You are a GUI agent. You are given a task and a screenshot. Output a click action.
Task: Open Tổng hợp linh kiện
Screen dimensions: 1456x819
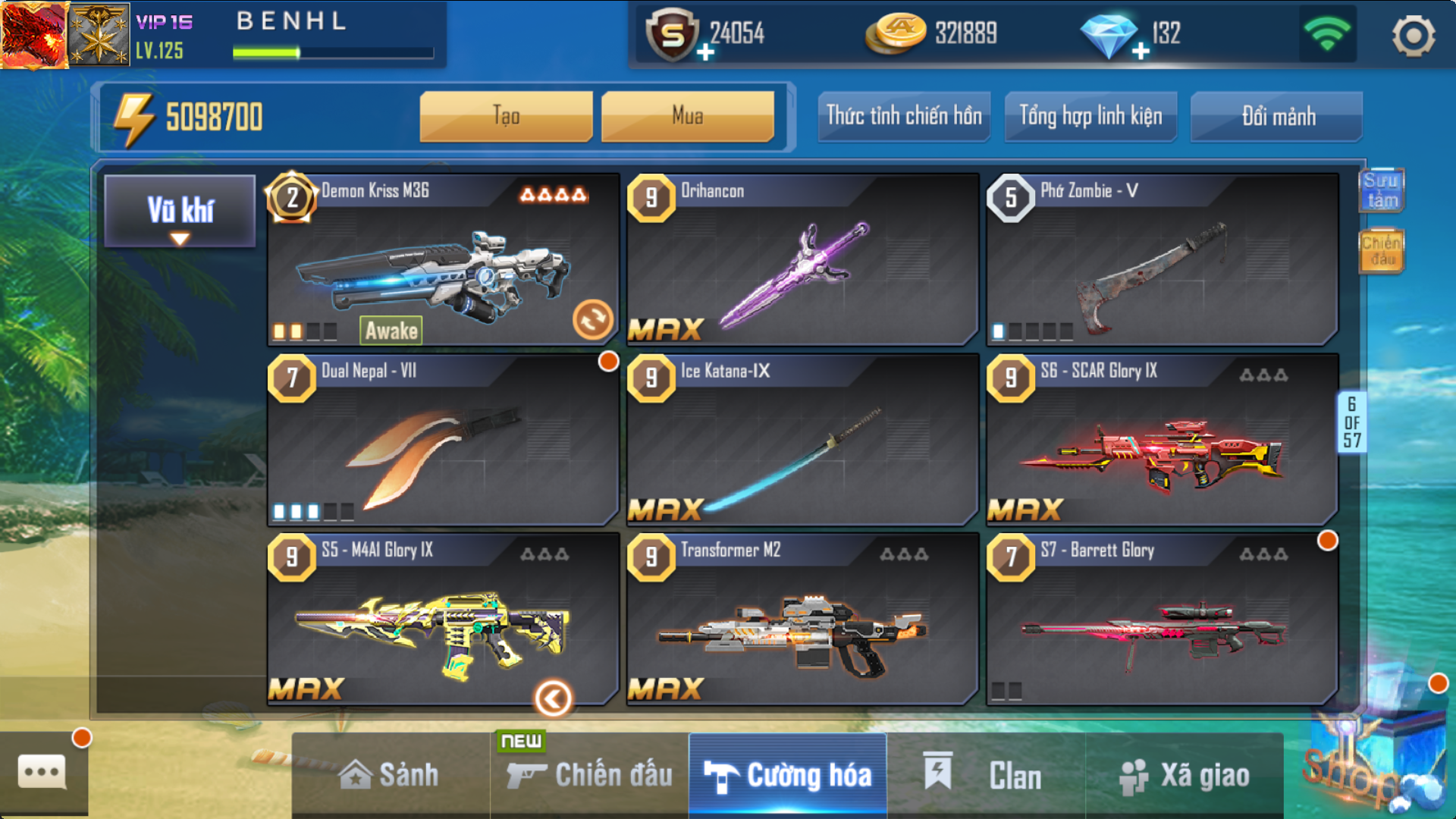click(x=1090, y=116)
